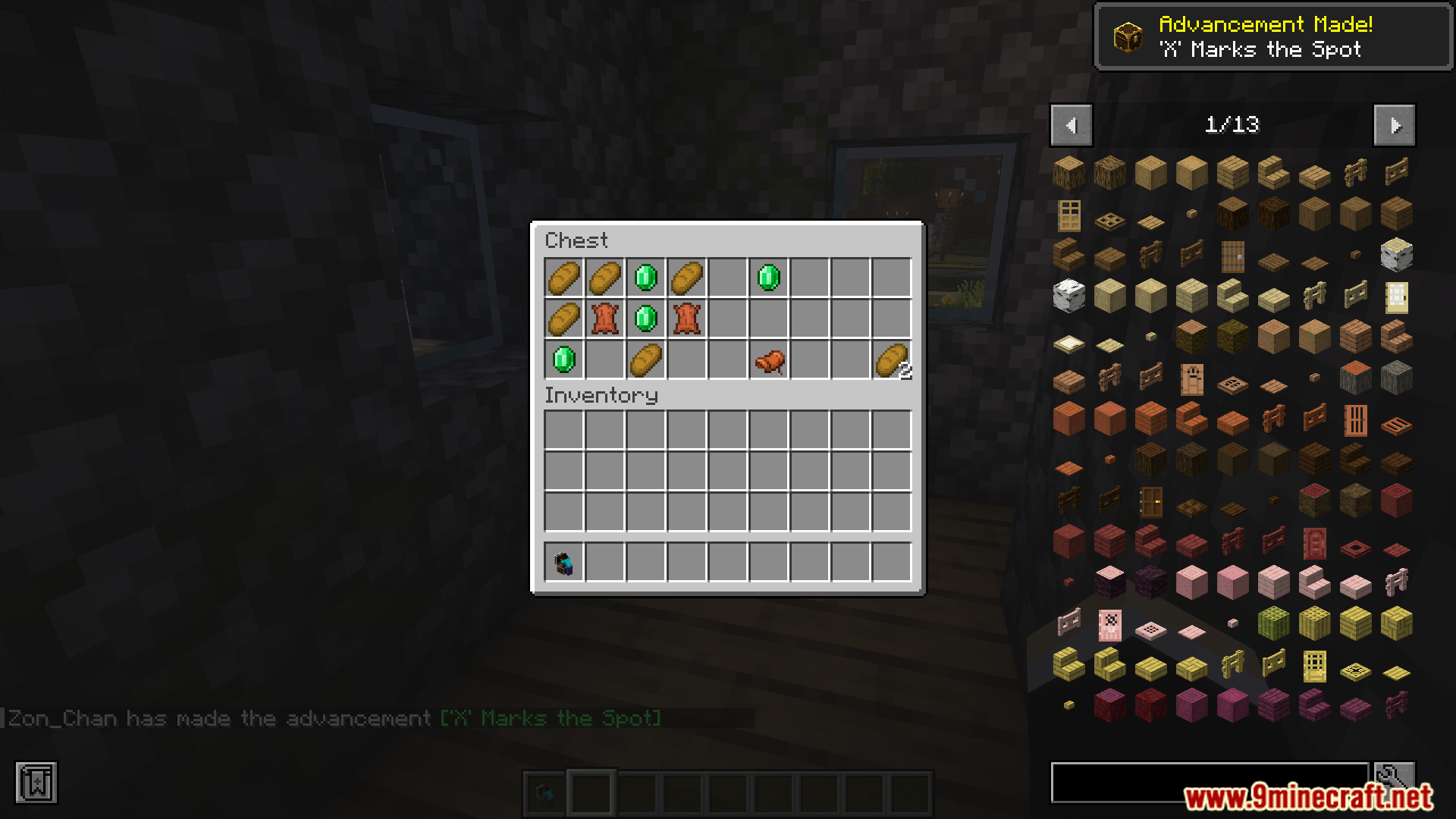Click the oak door icon in the item list
Viewport: 1456px width, 819px height.
1069,215
